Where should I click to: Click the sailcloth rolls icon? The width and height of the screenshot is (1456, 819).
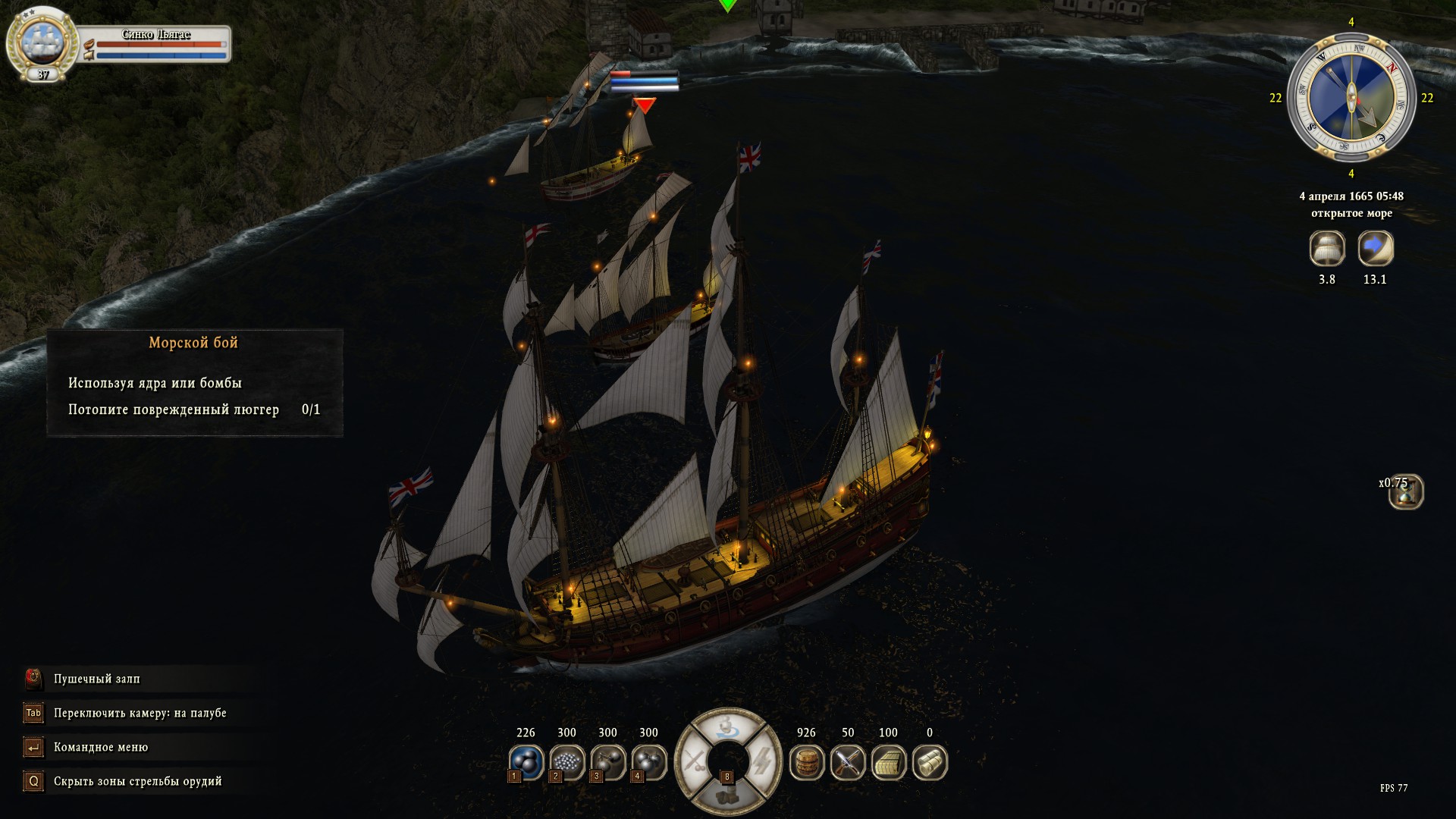(x=930, y=762)
